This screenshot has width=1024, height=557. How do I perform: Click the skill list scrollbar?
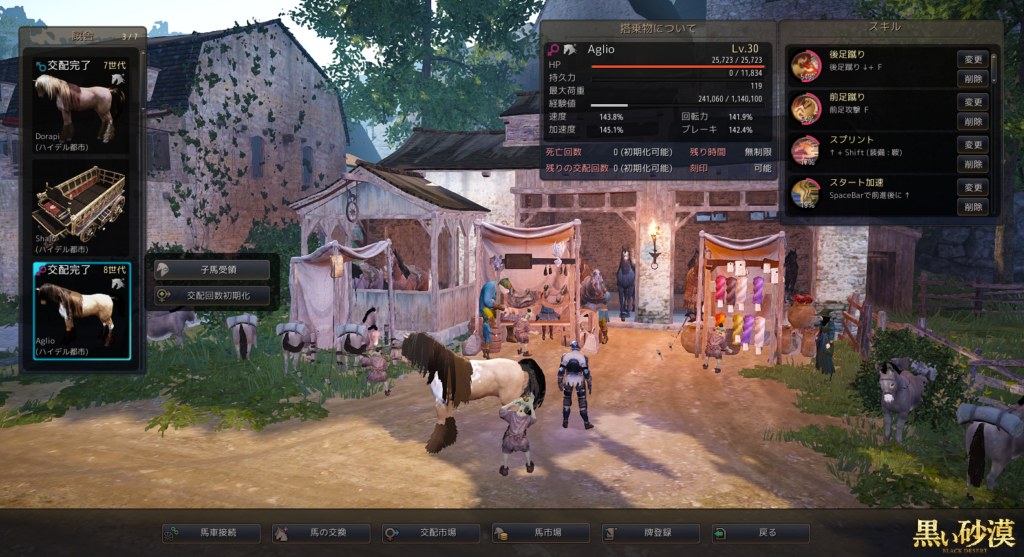pyautogui.click(x=994, y=70)
